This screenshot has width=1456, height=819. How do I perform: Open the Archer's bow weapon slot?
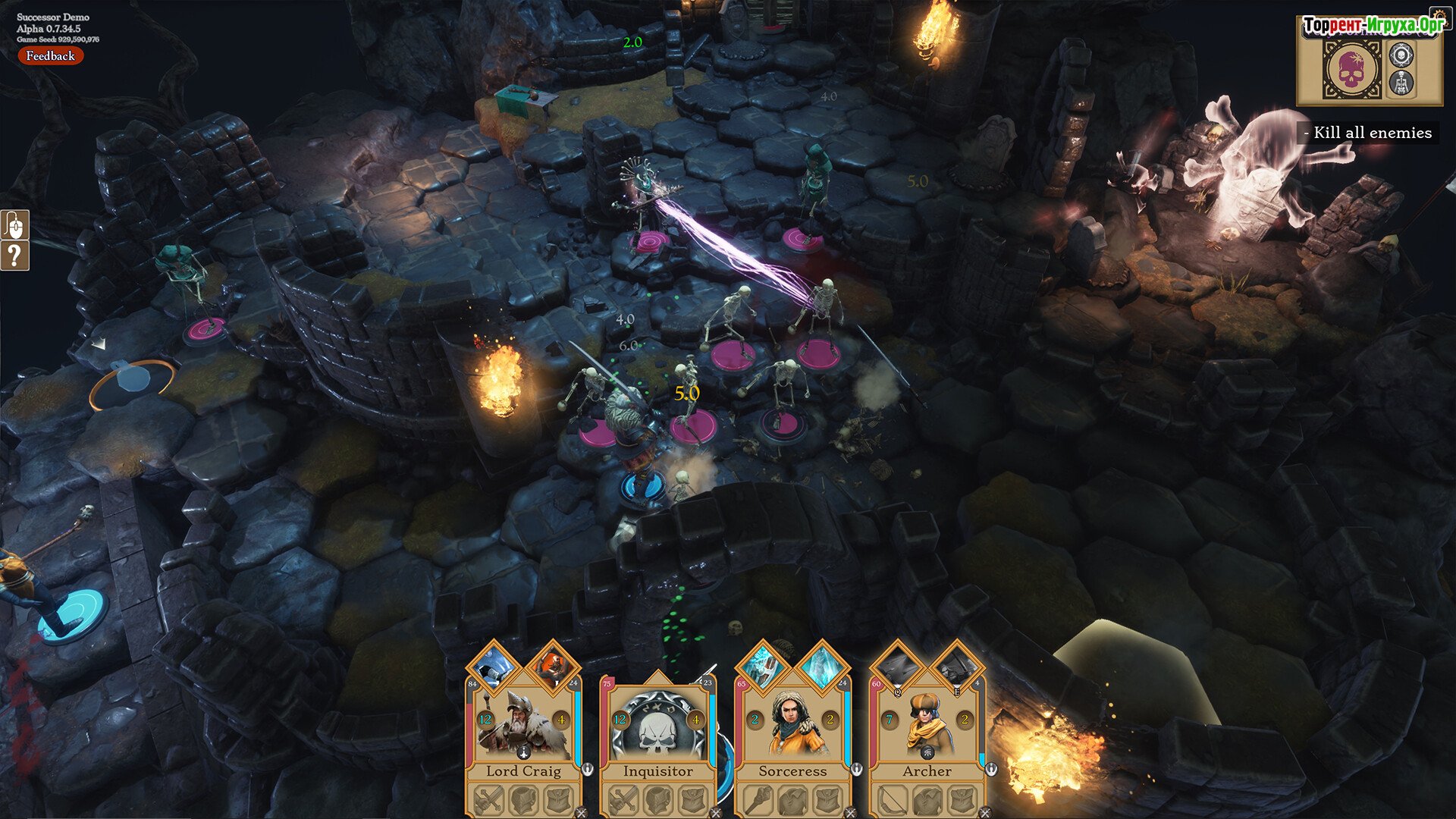[x=892, y=800]
